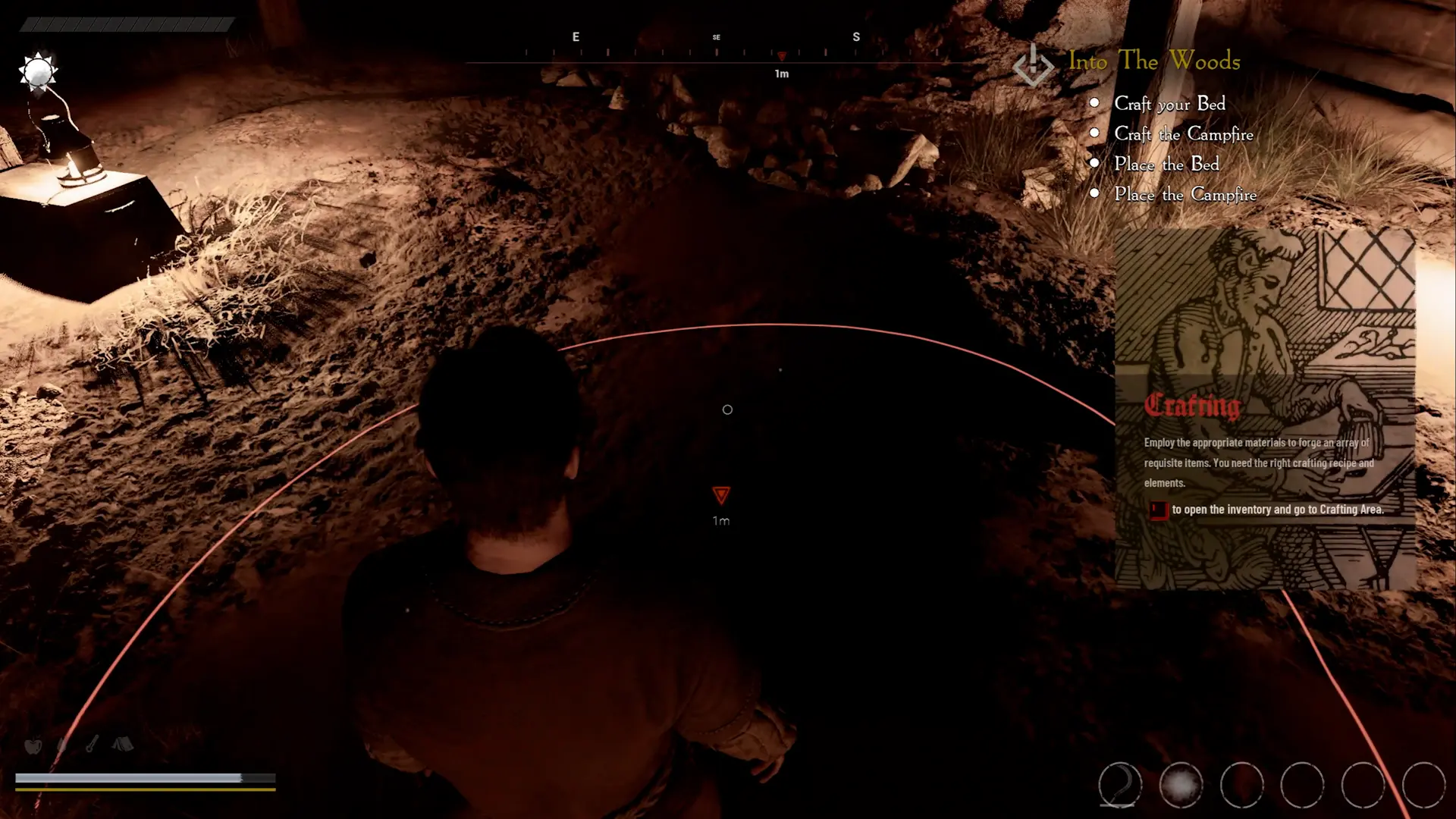
Task: Click the thermometer temperature status icon
Action: point(92,744)
